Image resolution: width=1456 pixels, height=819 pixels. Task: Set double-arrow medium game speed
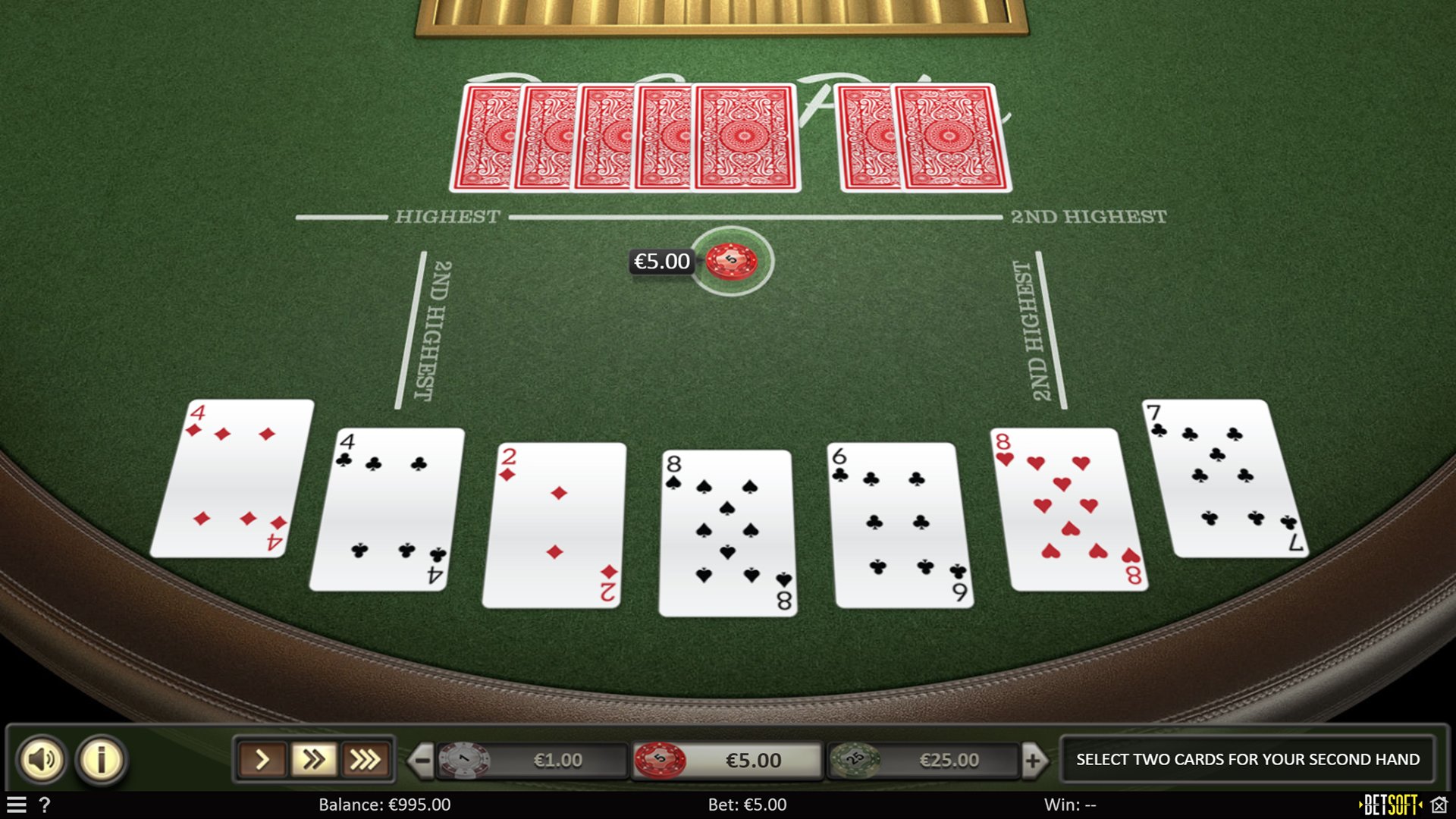tap(313, 759)
